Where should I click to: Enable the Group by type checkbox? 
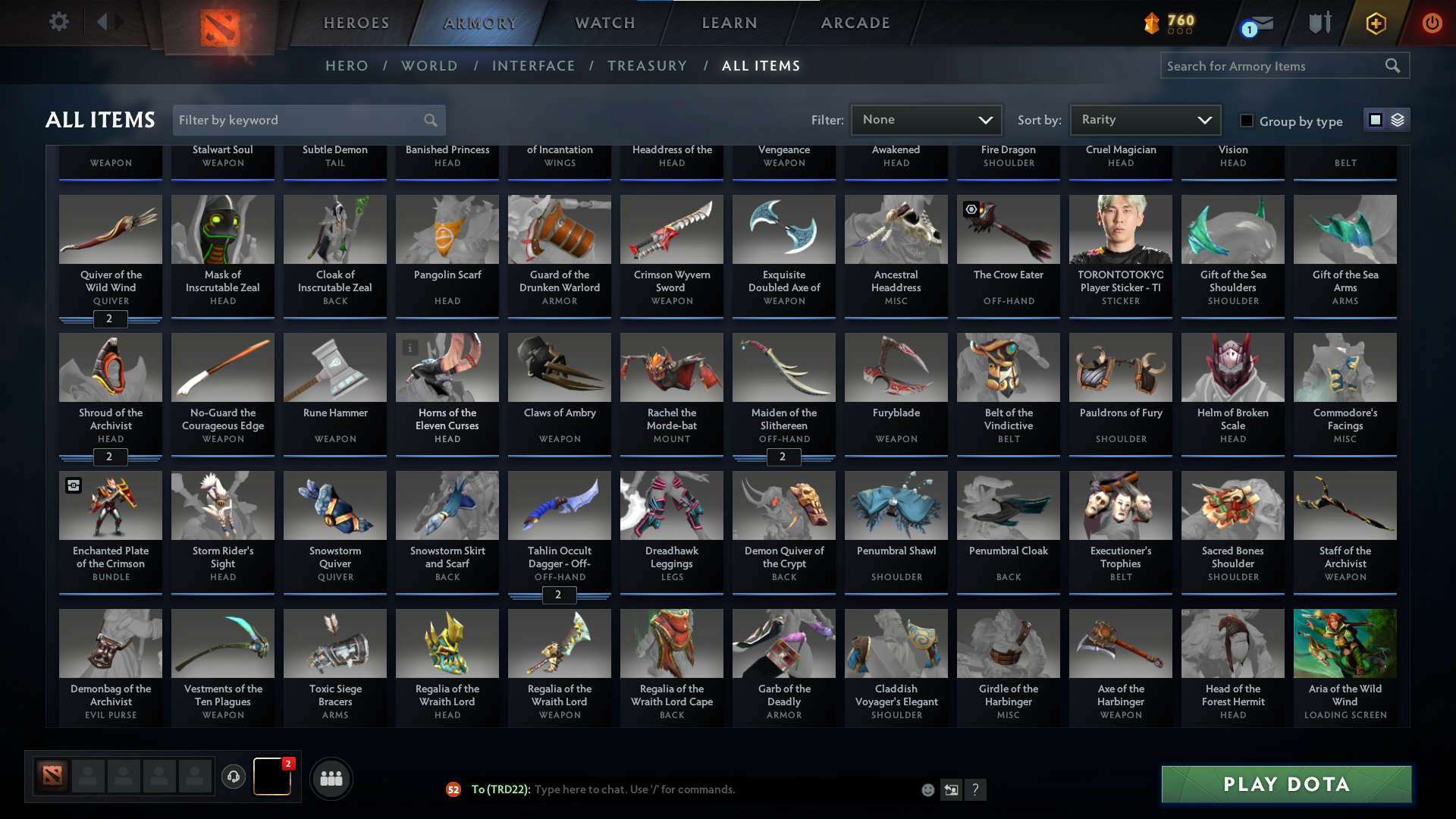coord(1246,120)
